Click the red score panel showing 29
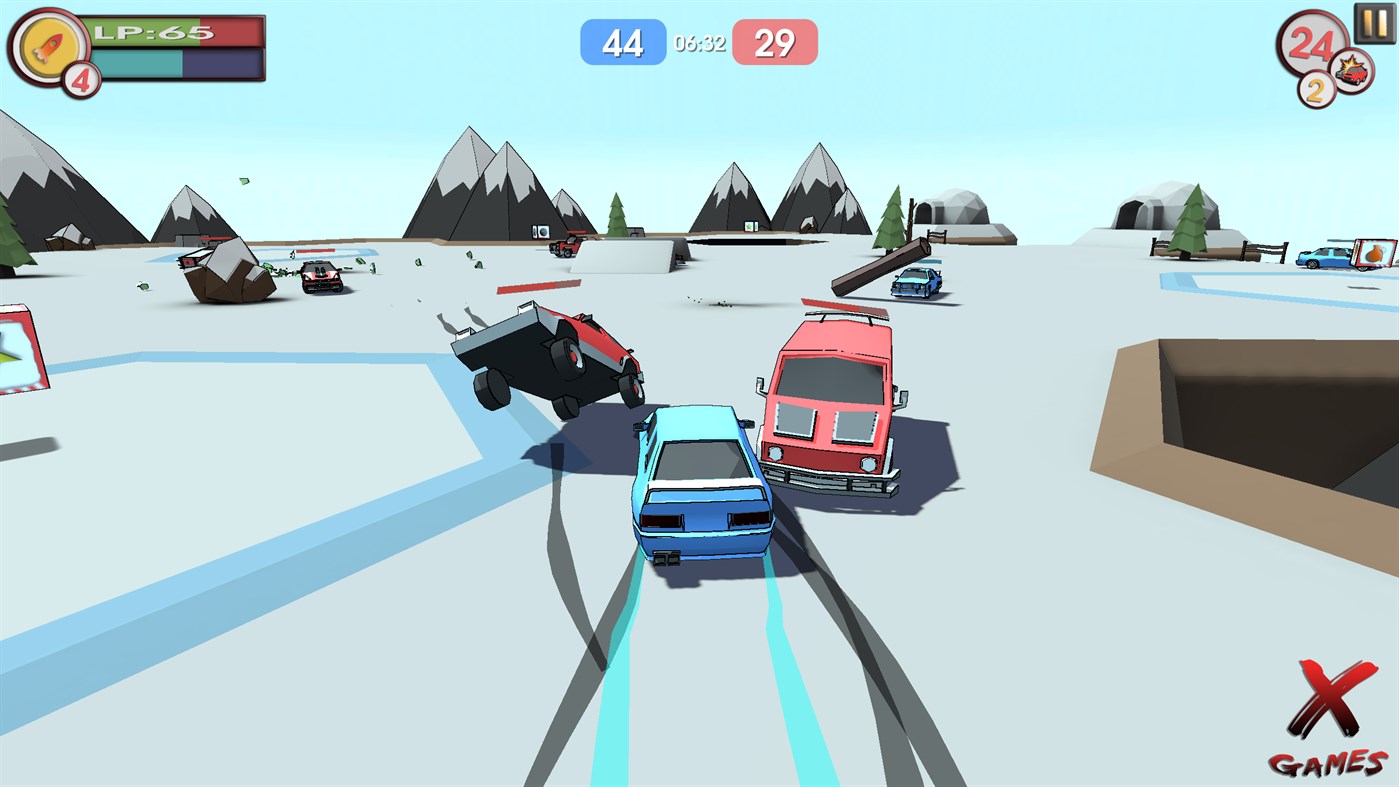The image size is (1399, 787). click(776, 41)
